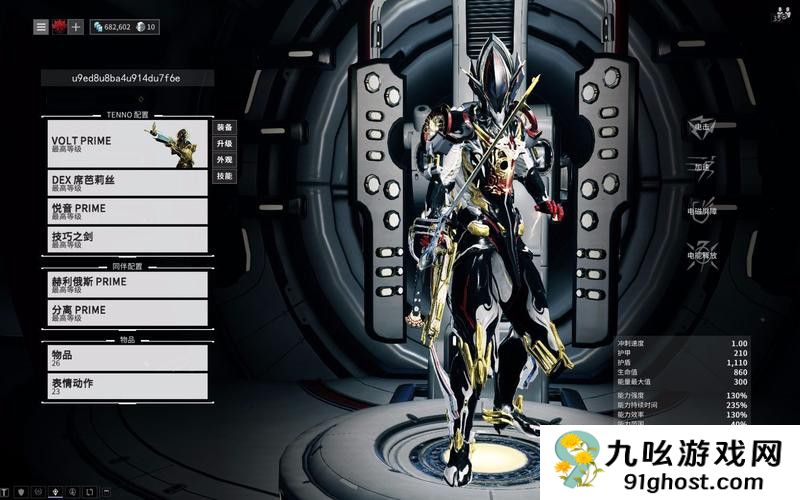
Task: Open the hamburger main menu
Action: [41, 27]
